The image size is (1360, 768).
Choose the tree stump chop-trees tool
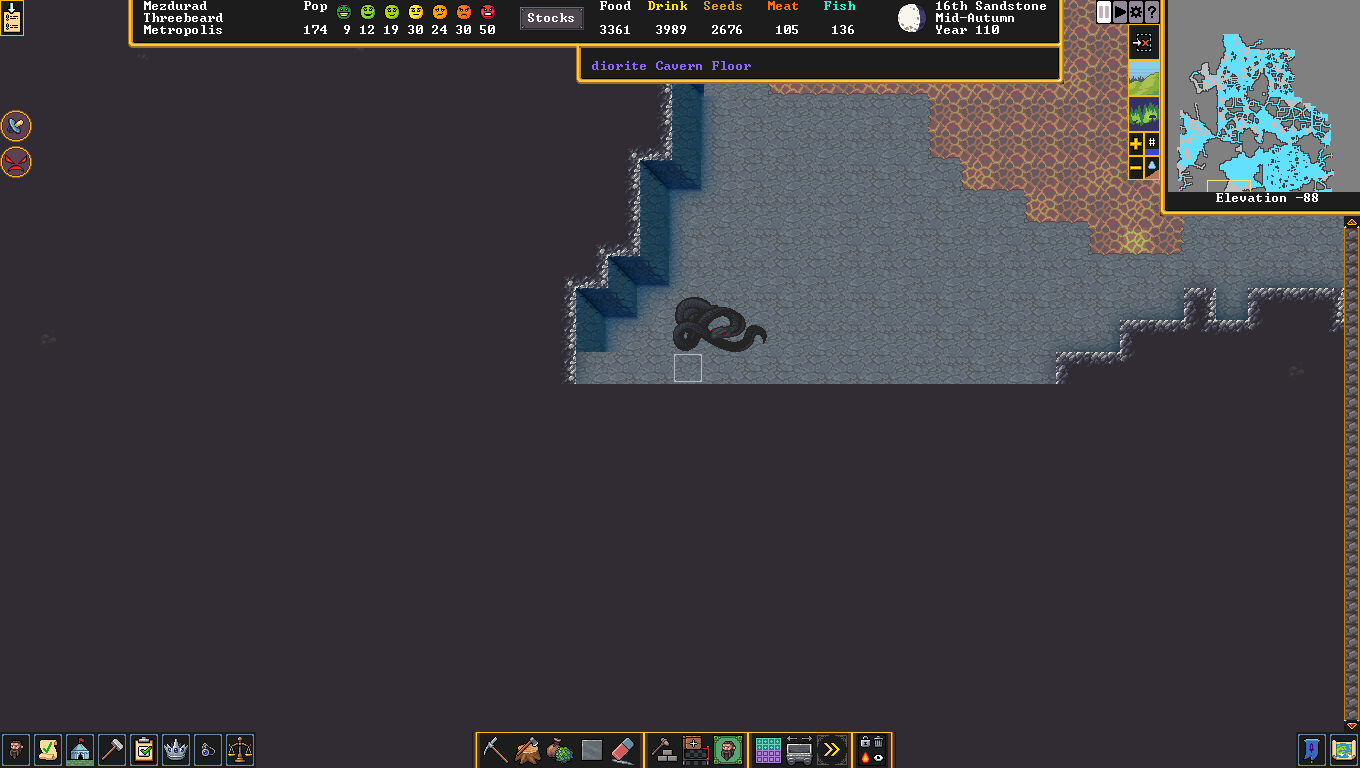[528, 750]
